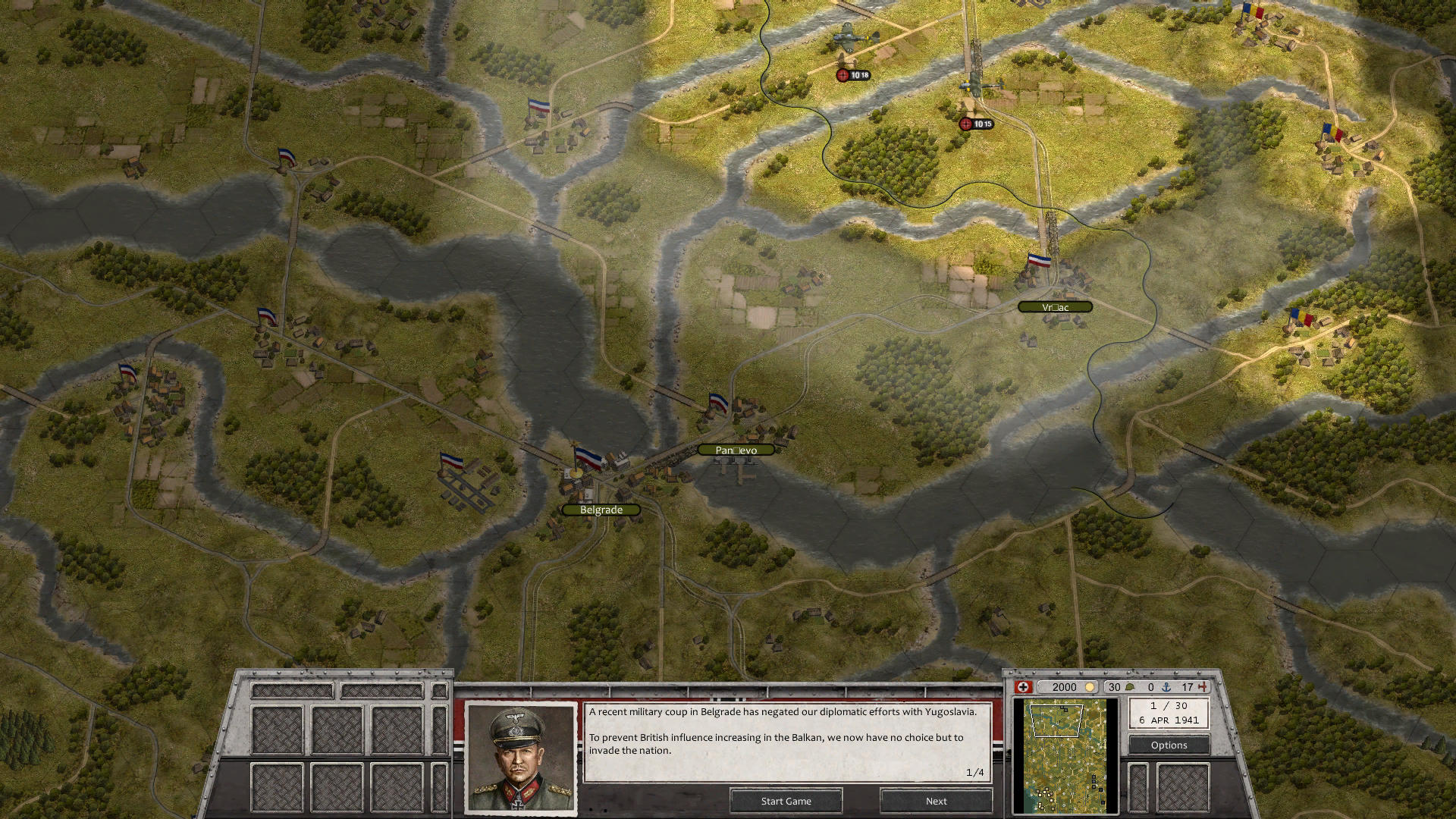The width and height of the screenshot is (1456, 819).
Task: Select the Belgrade city label
Action: coord(601,510)
